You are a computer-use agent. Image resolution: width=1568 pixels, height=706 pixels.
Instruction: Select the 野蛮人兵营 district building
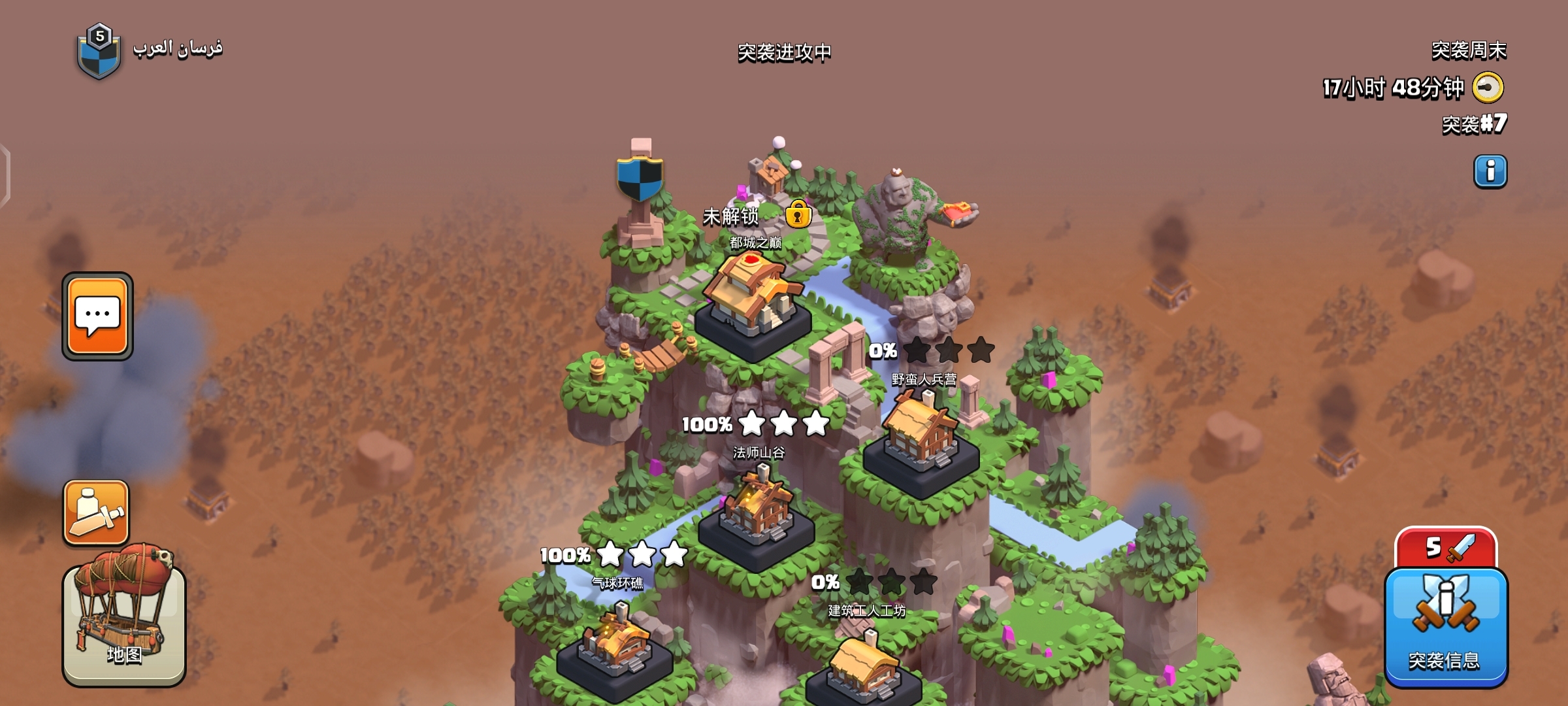921,435
